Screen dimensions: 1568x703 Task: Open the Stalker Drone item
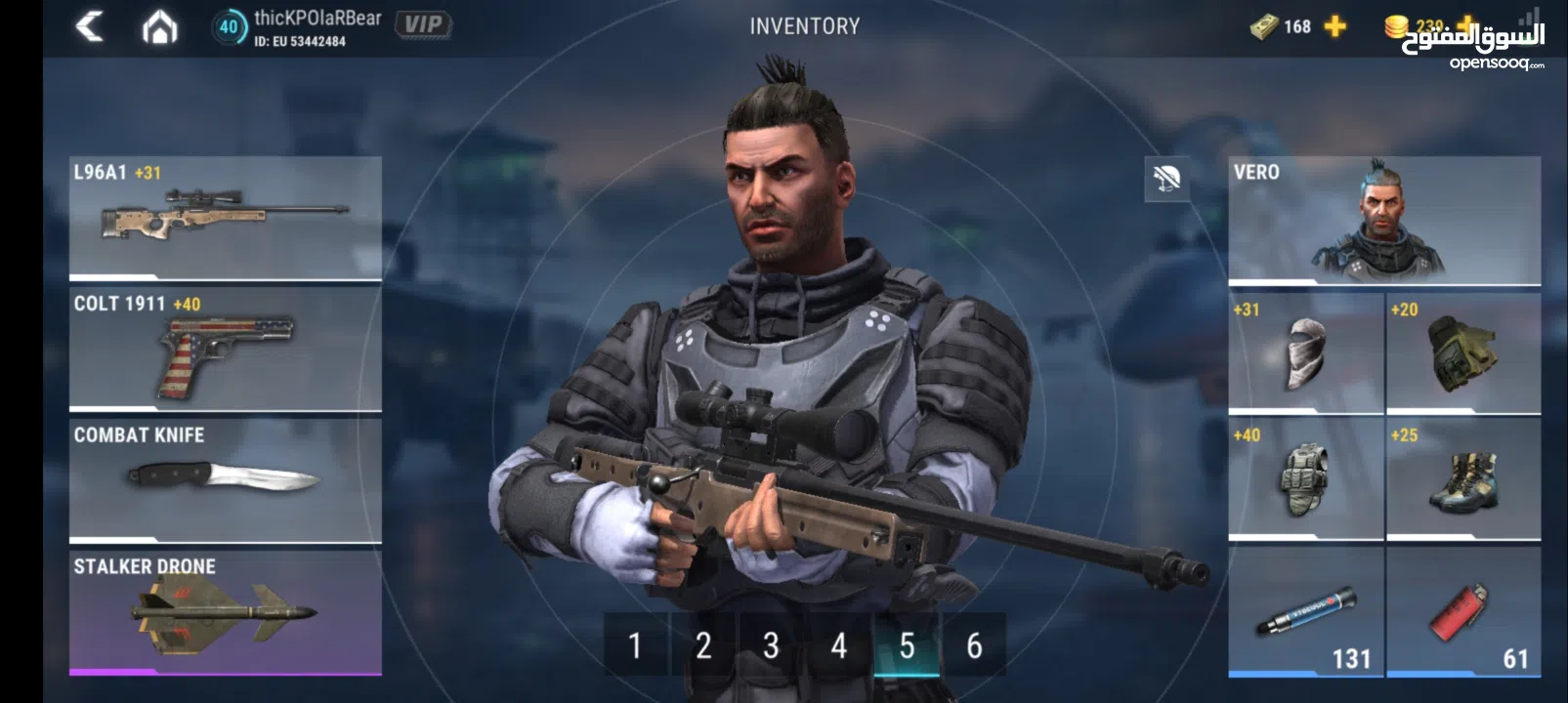(x=223, y=610)
